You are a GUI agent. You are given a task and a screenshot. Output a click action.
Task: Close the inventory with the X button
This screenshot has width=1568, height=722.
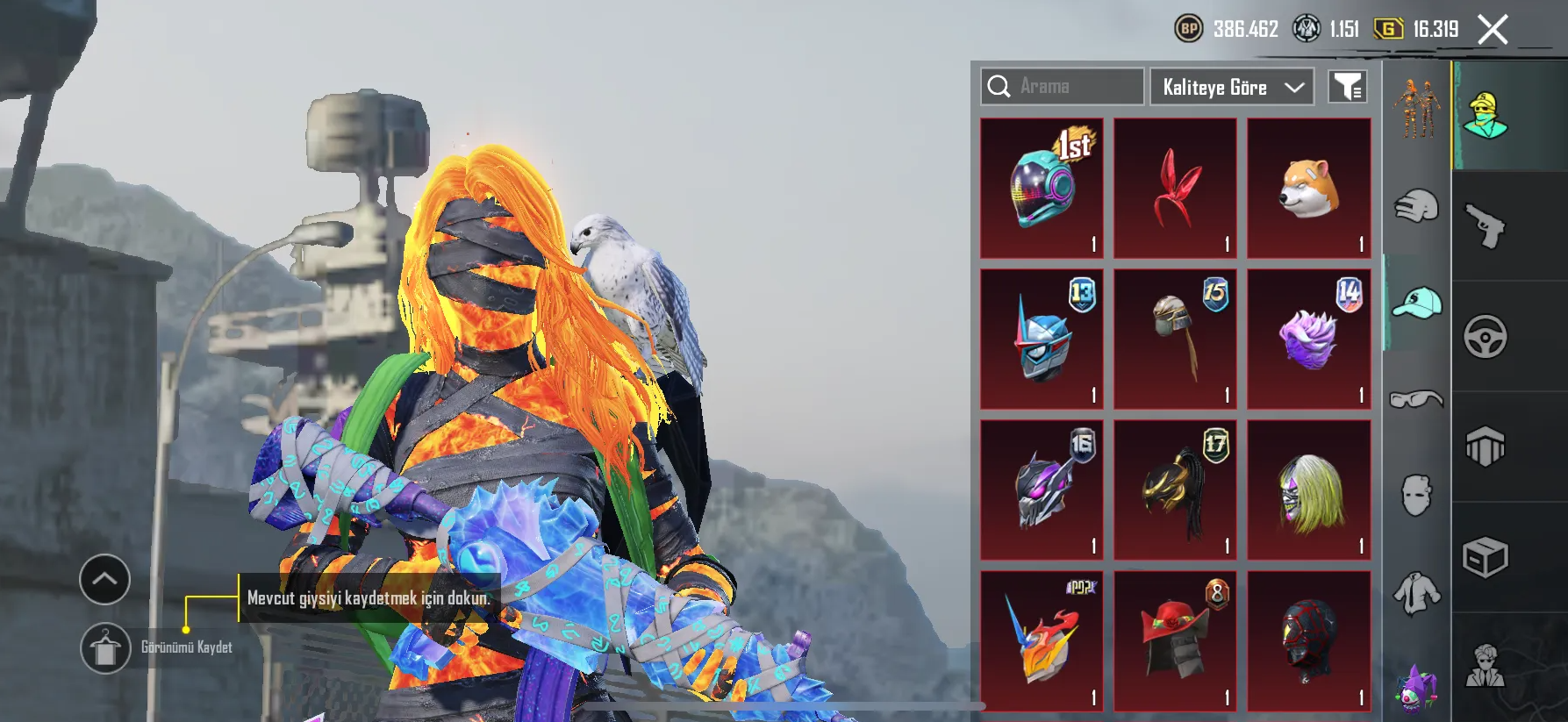coord(1492,29)
